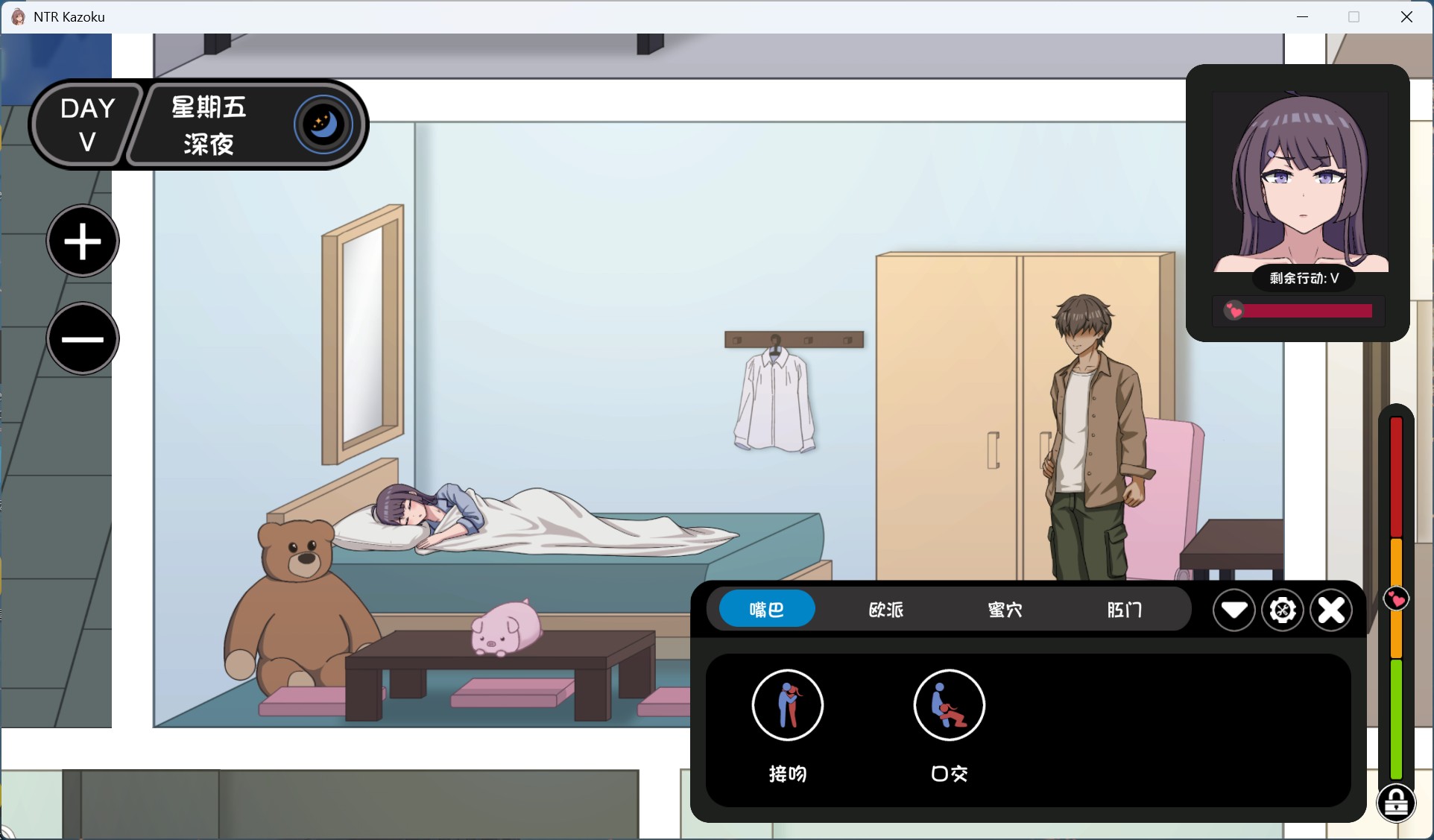1434x840 pixels.
Task: Click the girl's character portrait
Action: click(1301, 183)
